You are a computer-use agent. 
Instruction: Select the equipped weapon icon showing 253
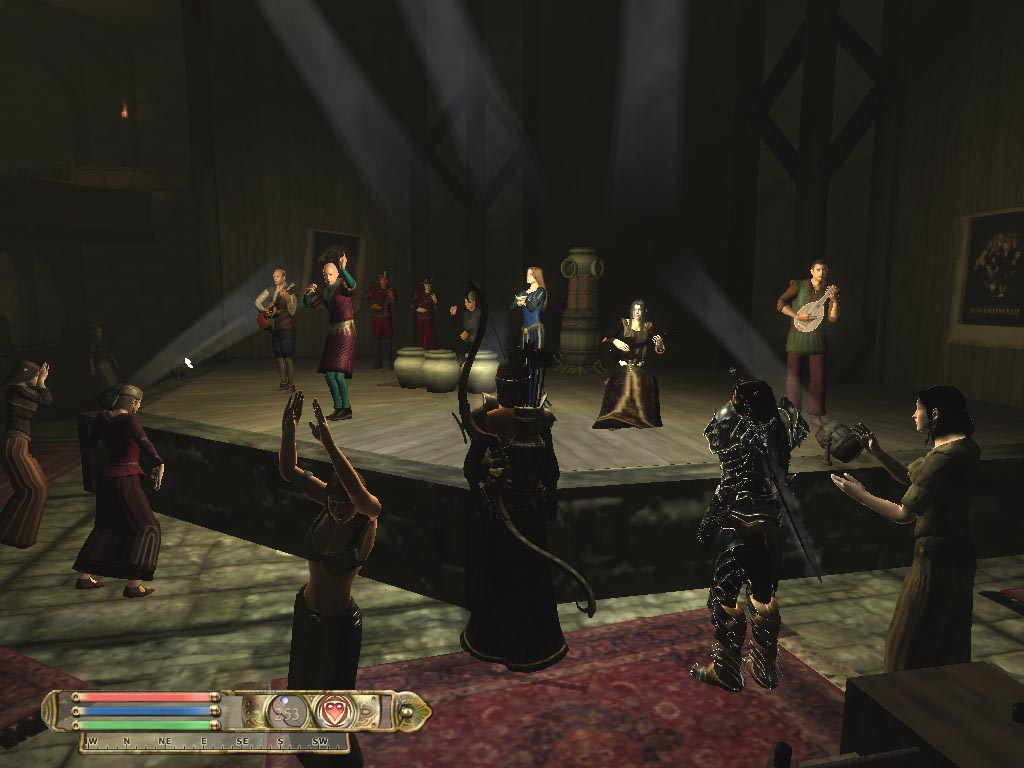pos(286,711)
